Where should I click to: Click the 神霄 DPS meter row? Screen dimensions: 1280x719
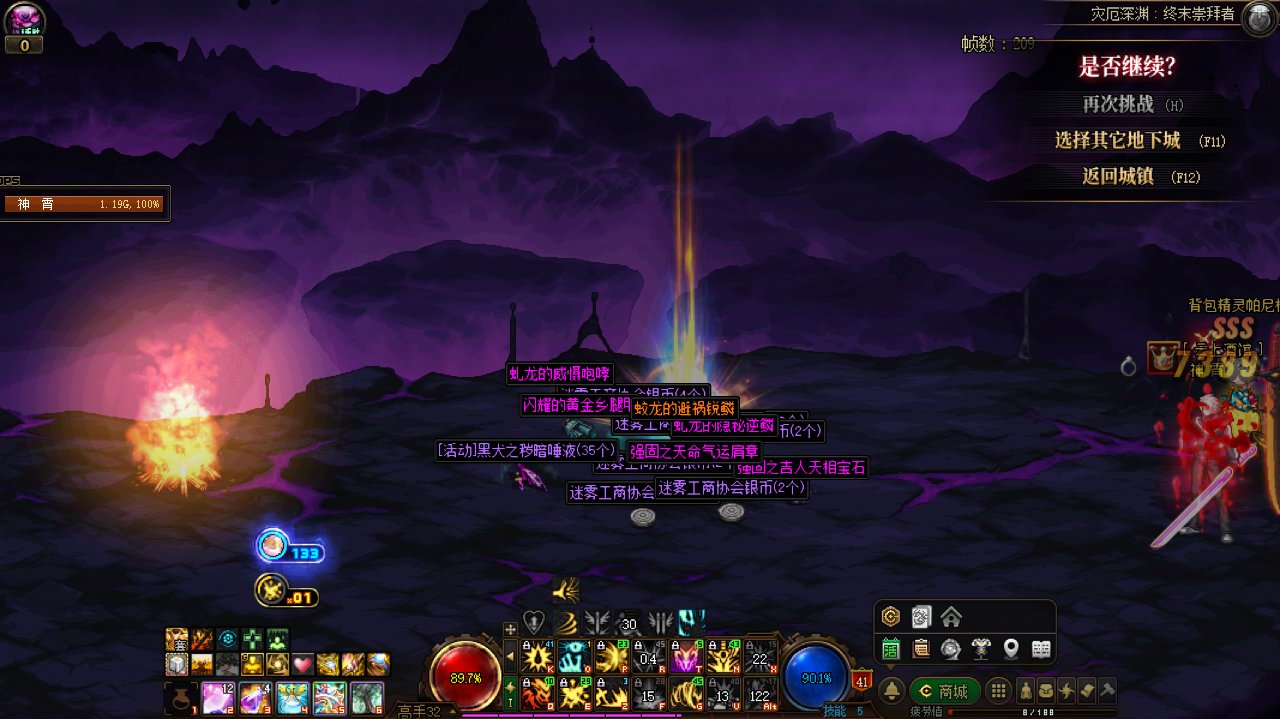coord(84,204)
